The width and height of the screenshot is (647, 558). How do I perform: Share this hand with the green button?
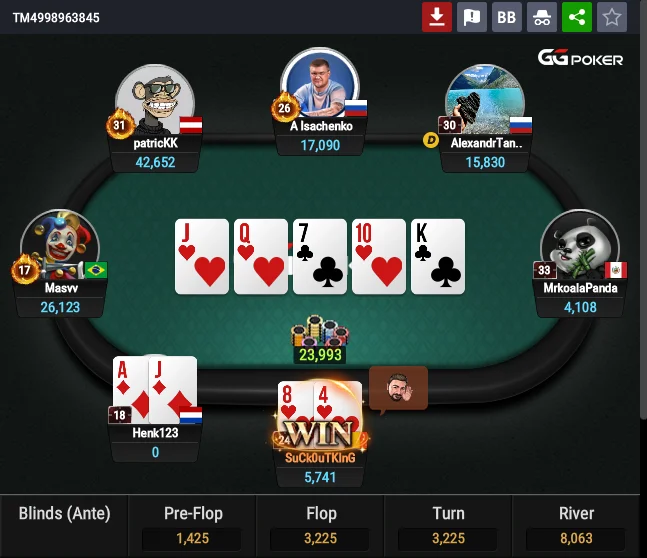[x=576, y=17]
